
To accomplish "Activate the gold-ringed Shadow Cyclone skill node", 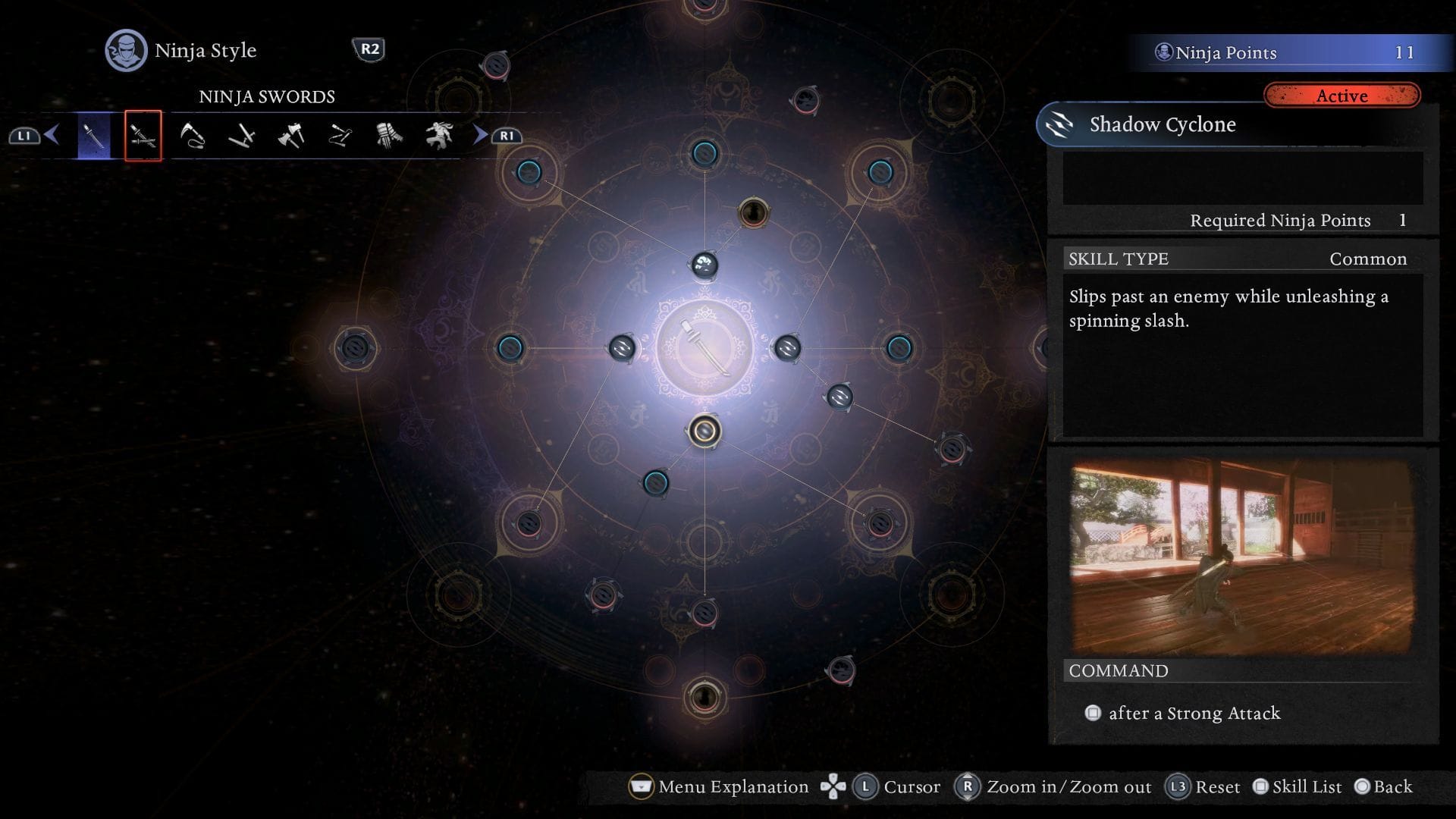I will 704,431.
